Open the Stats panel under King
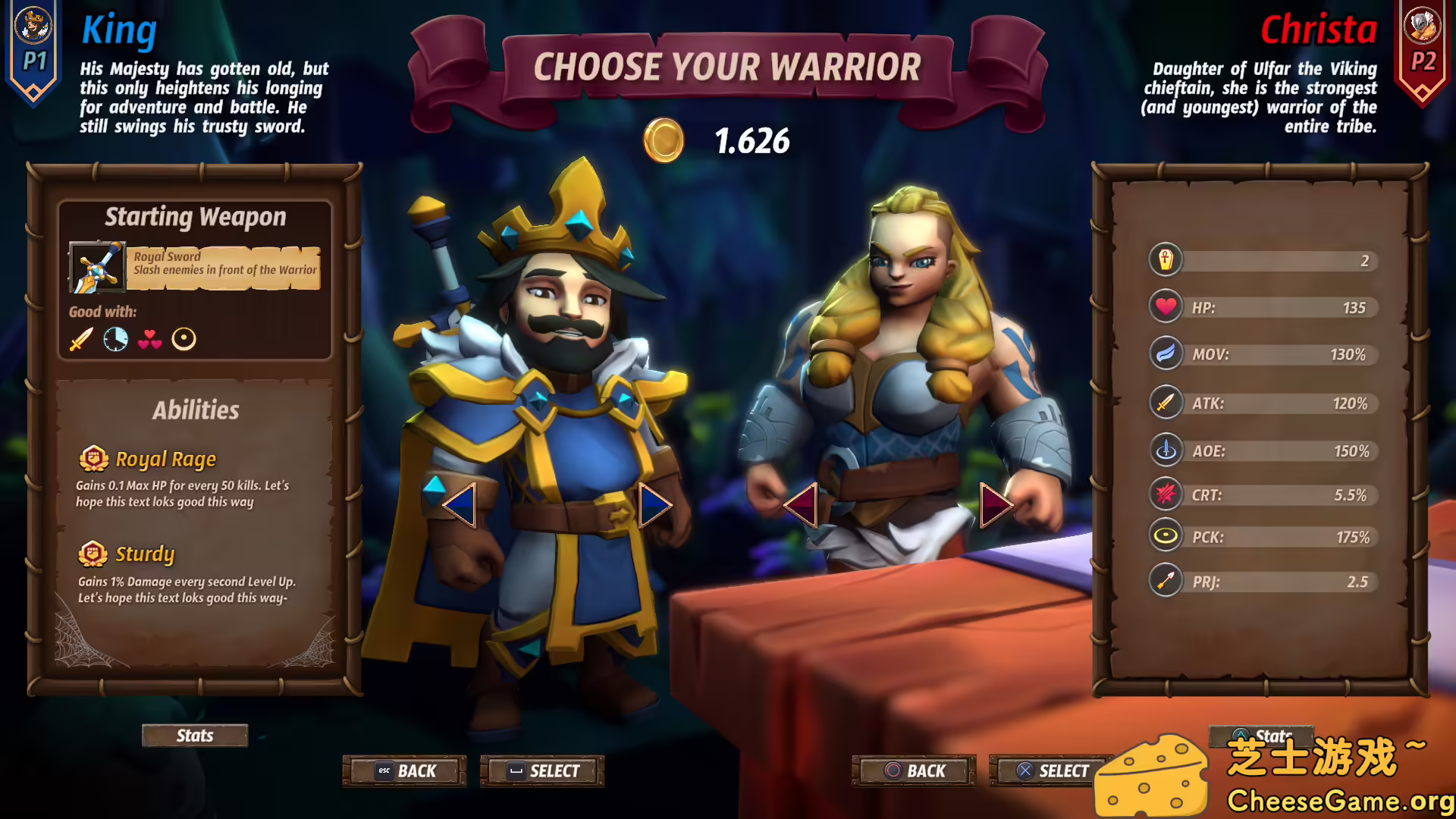Image resolution: width=1456 pixels, height=819 pixels. (194, 735)
